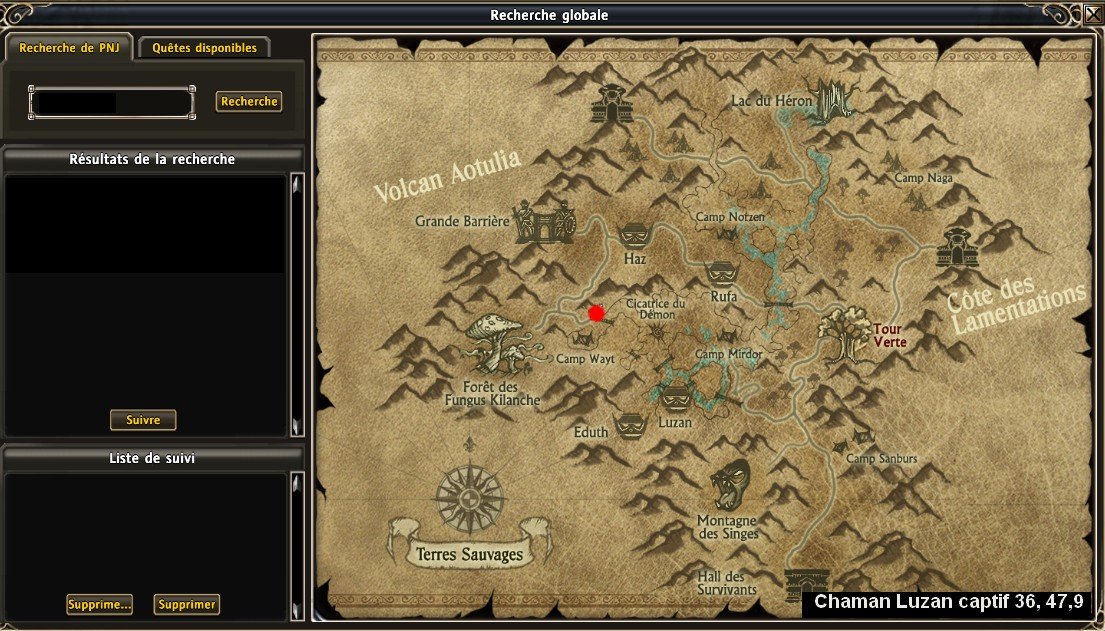The width and height of the screenshot is (1105, 631).
Task: Close the Recherche globale window
Action: [x=1092, y=15]
